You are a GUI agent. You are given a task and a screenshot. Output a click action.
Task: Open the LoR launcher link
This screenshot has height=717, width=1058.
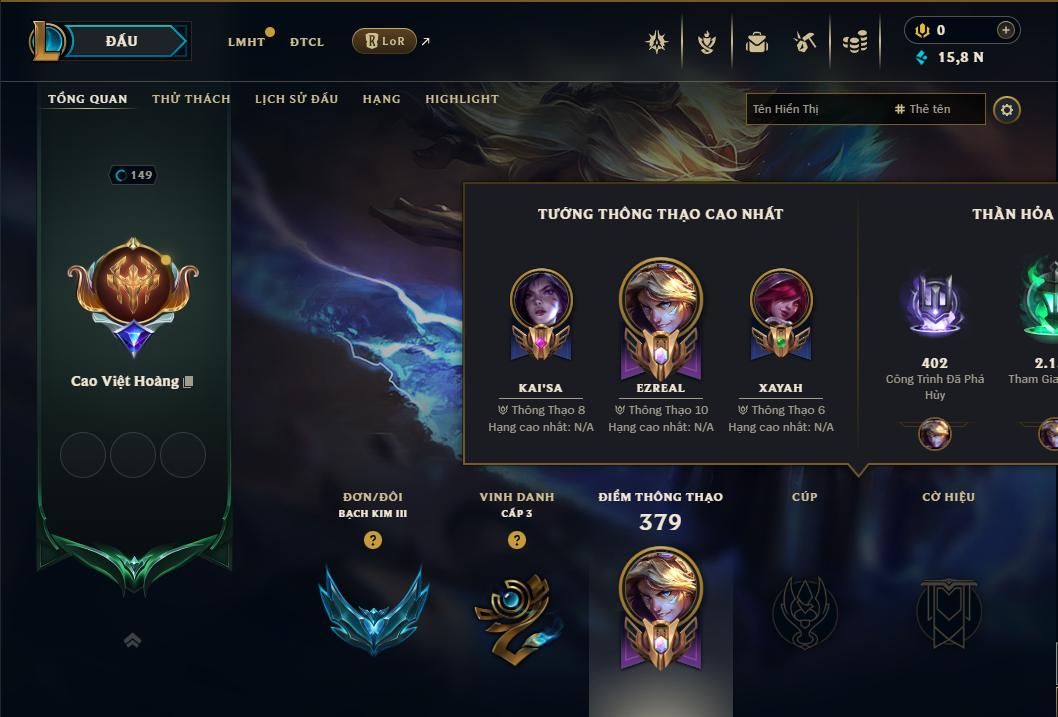pyautogui.click(x=385, y=41)
